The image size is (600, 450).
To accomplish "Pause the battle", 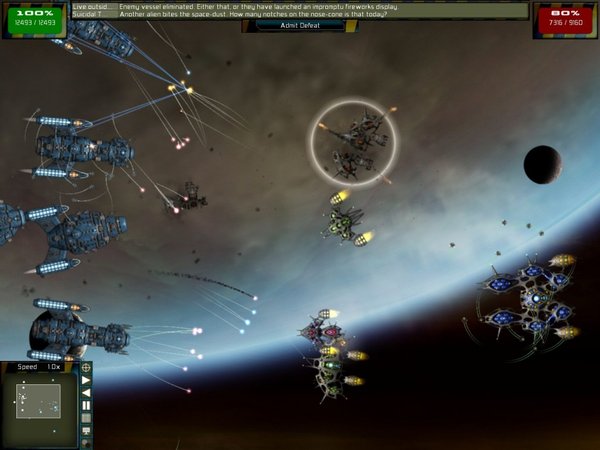I will tap(86, 405).
